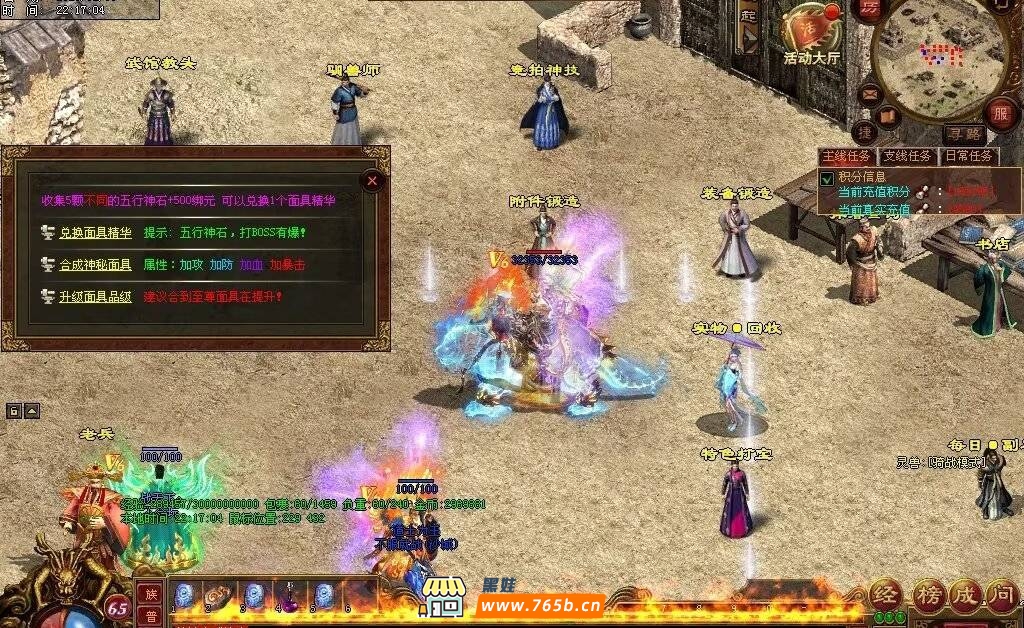The height and width of the screenshot is (628, 1024).
Task: Activate the 寻路 pathfinding button
Action: (964, 134)
